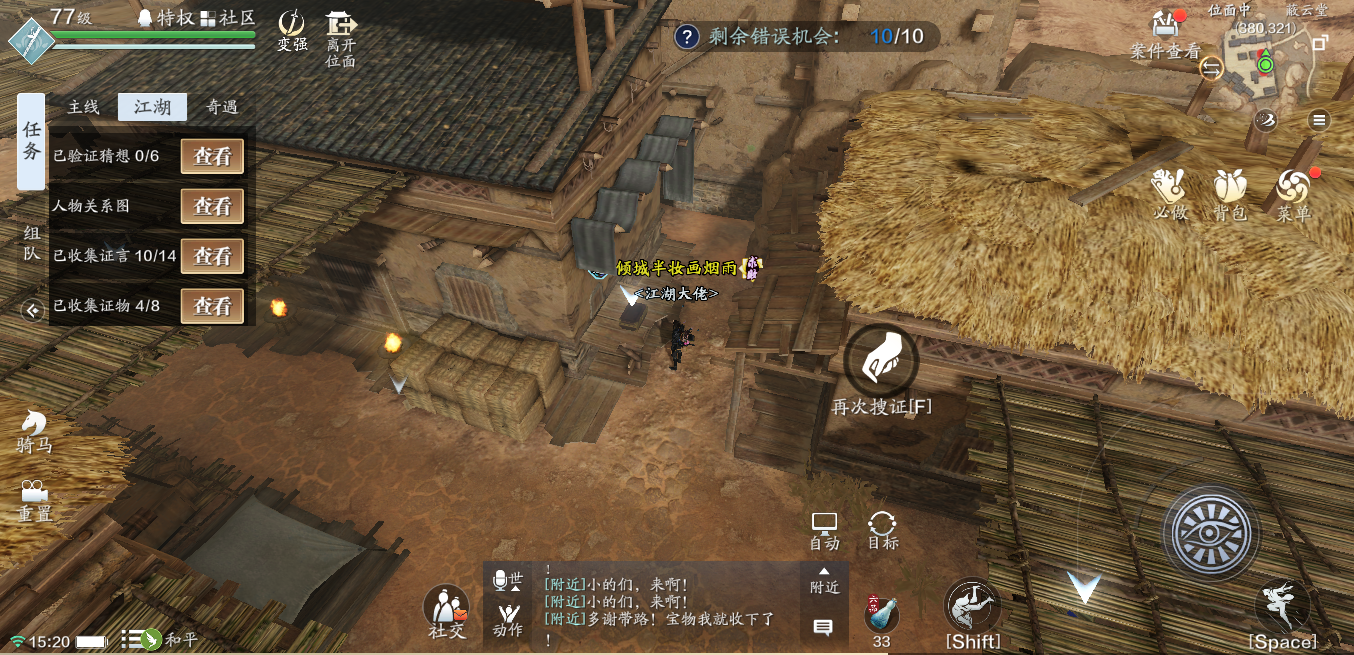Switch to the 江湖 quest tab
Viewport: 1354px width, 655px height.
[152, 107]
